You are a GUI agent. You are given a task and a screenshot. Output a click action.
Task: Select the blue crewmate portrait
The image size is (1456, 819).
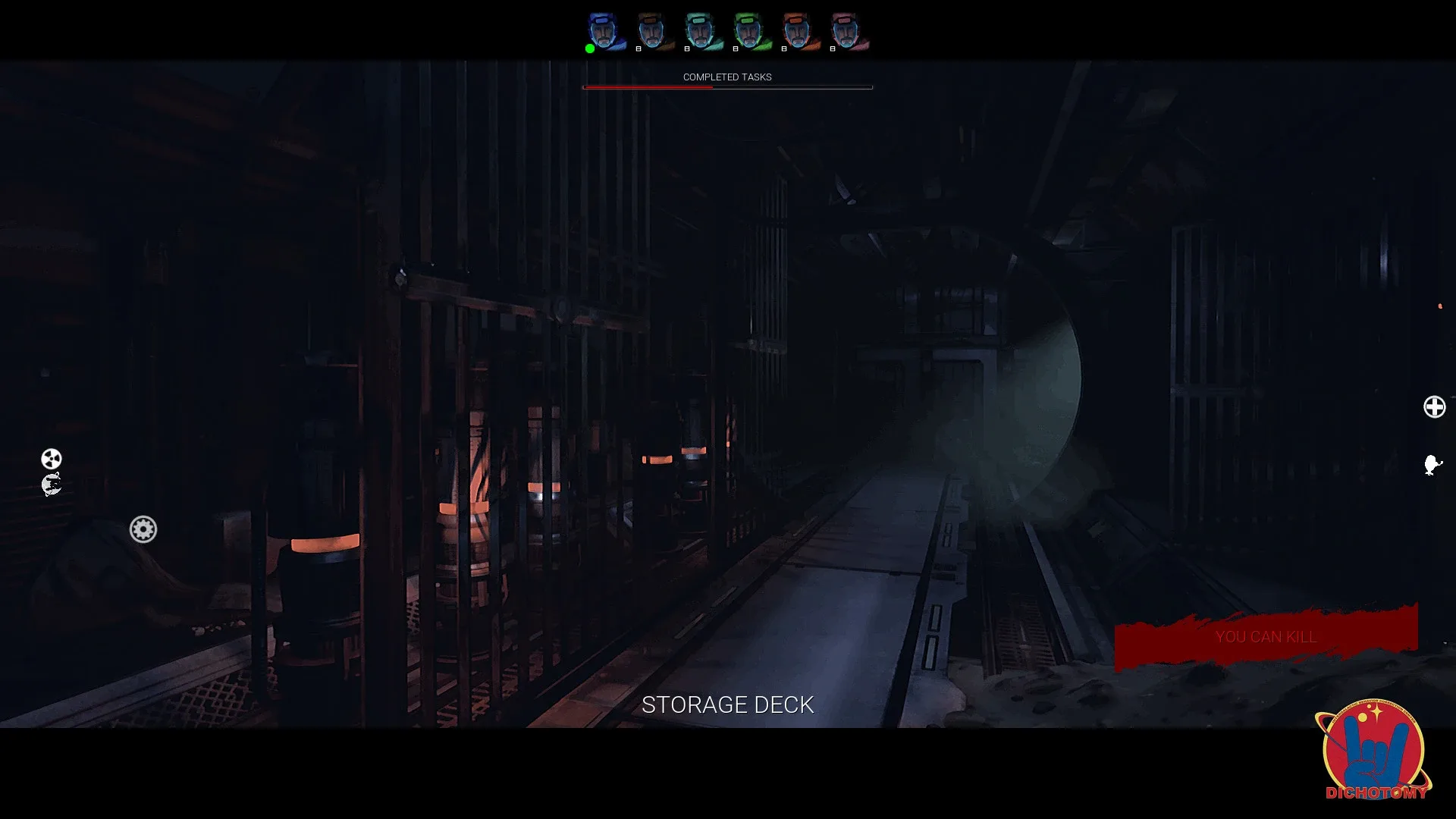coord(603,30)
